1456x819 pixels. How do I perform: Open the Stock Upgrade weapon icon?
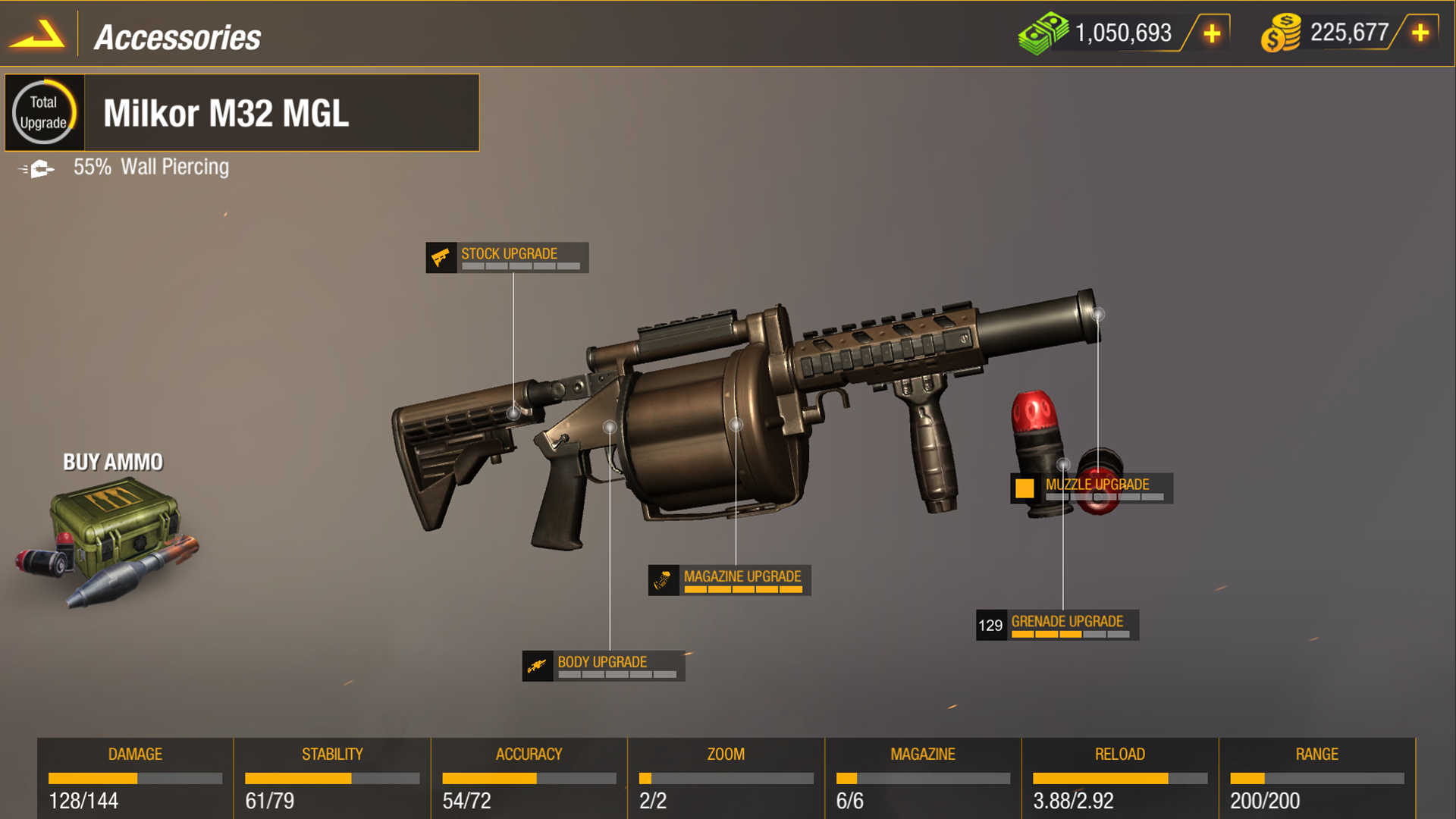pos(442,257)
